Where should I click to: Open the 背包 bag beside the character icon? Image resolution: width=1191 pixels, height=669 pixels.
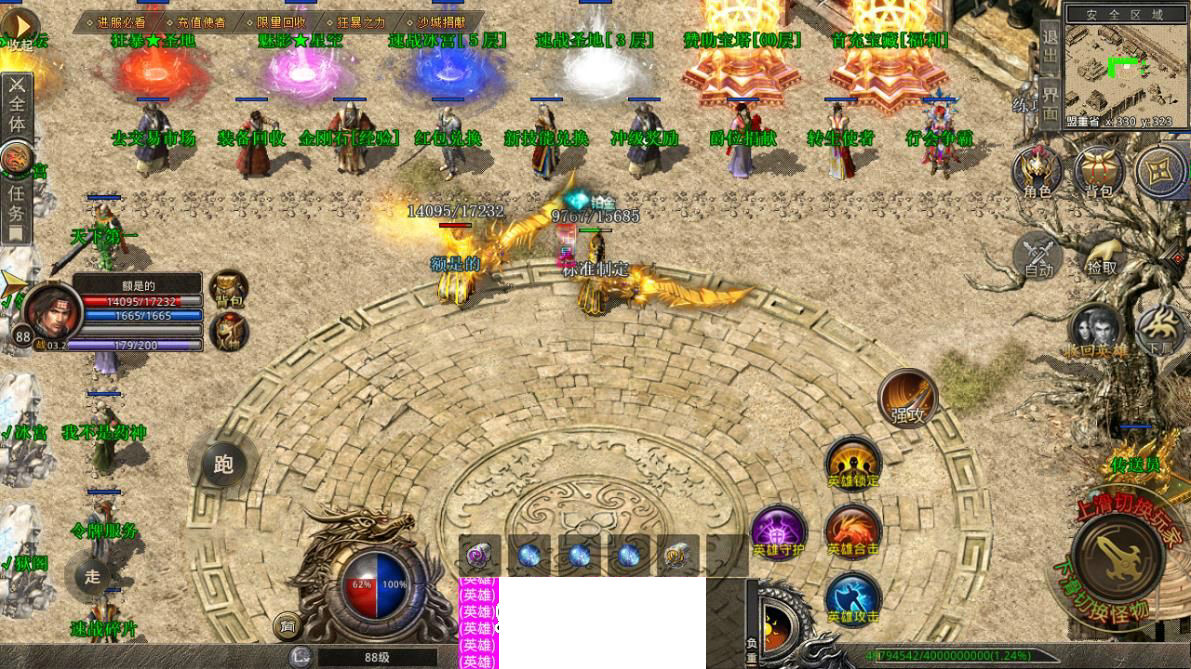tap(1099, 171)
